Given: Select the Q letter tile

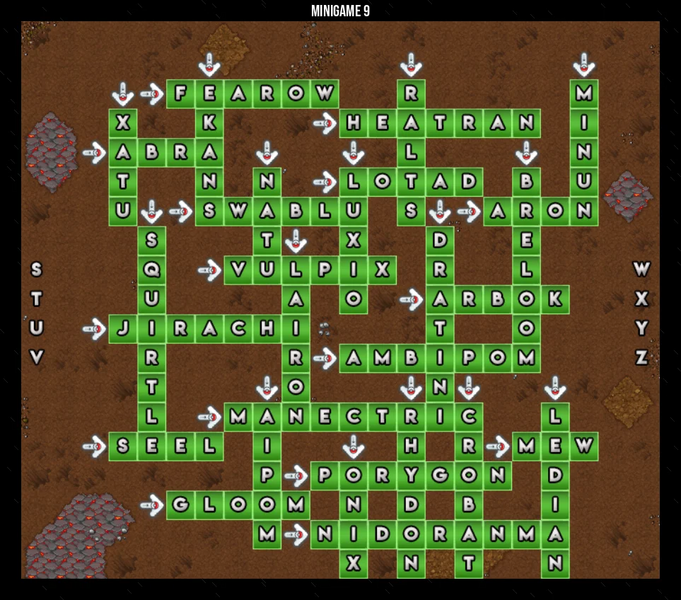Looking at the screenshot, I should pyautogui.click(x=152, y=269).
